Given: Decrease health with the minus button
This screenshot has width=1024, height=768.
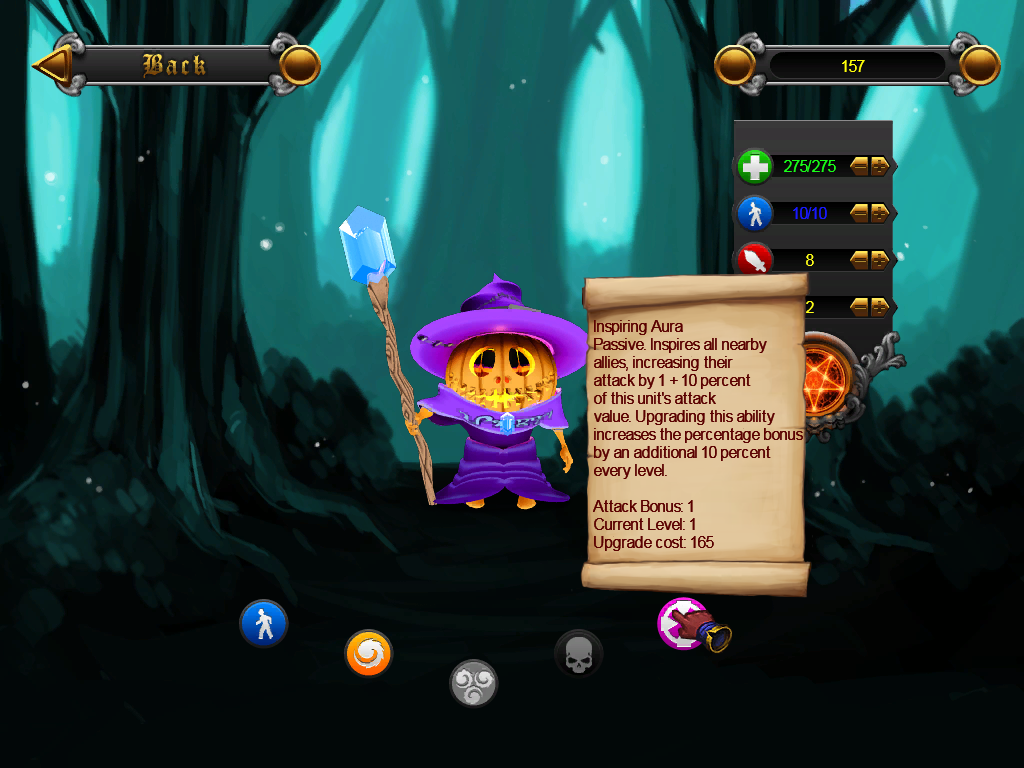Looking at the screenshot, I should 860,166.
